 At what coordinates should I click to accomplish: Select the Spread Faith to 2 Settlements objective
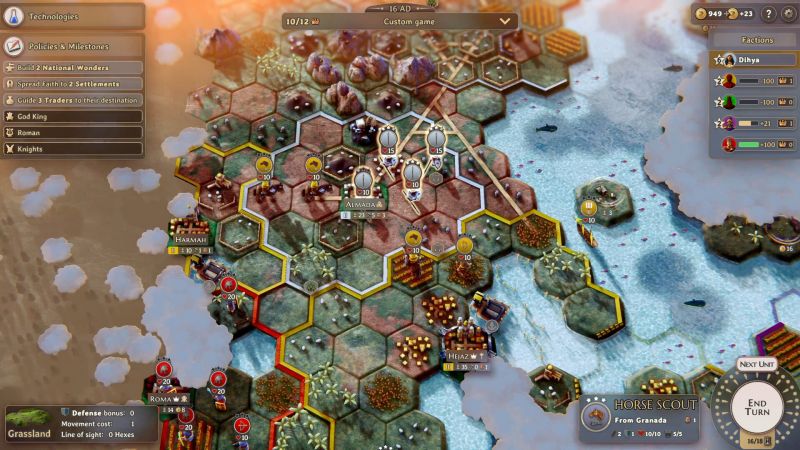(x=72, y=83)
